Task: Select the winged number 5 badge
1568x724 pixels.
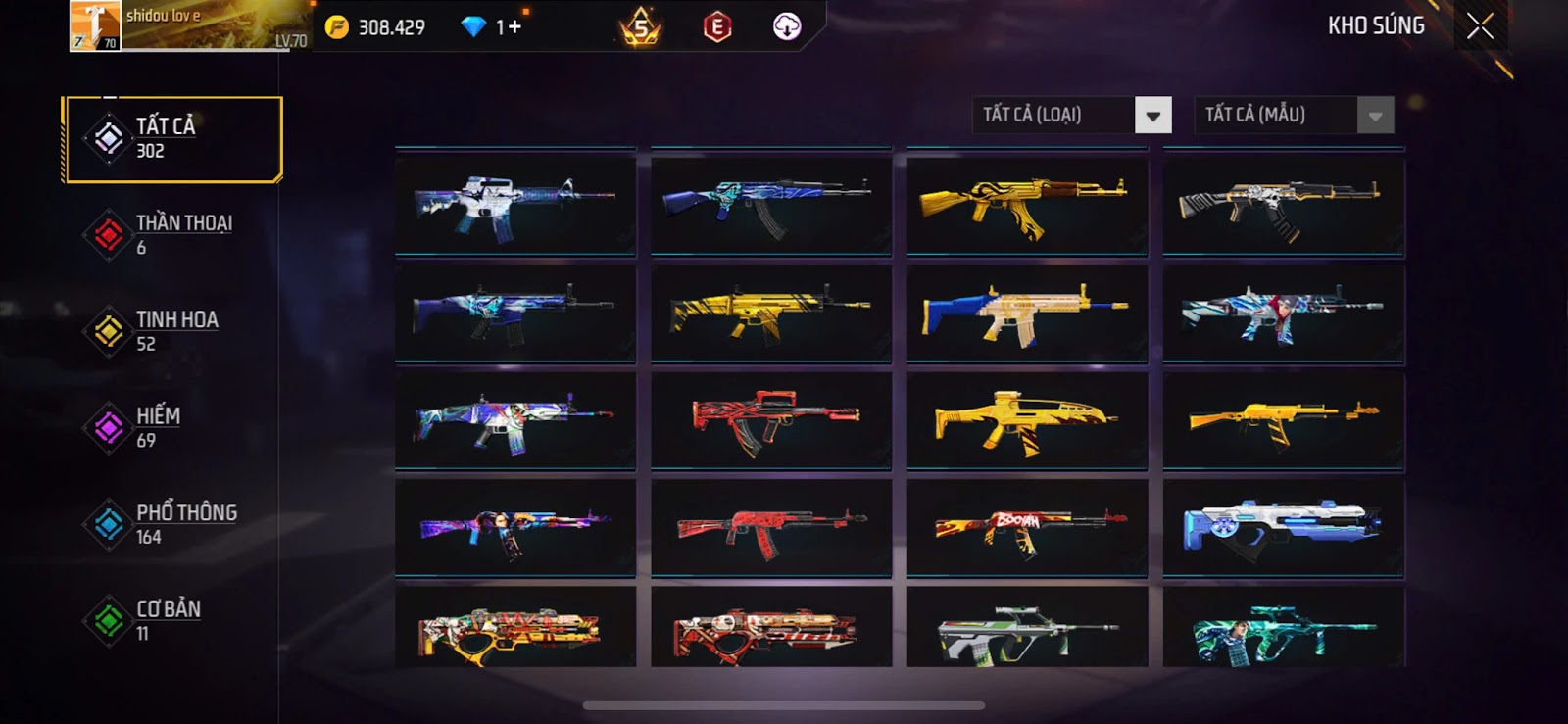Action: pos(641,27)
